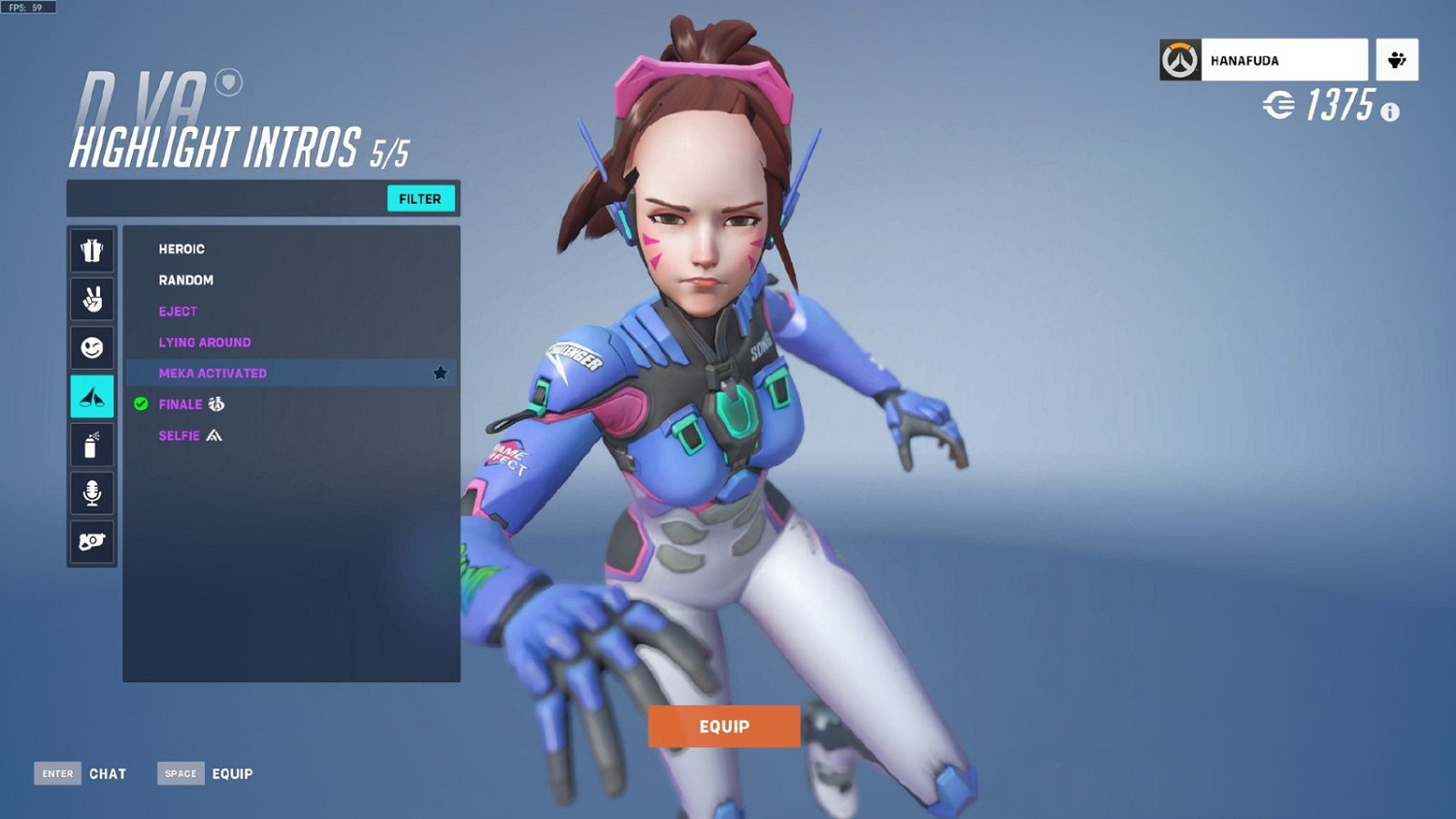Image resolution: width=1456 pixels, height=819 pixels.
Task: Select the Heroic highlight intro
Action: point(182,249)
